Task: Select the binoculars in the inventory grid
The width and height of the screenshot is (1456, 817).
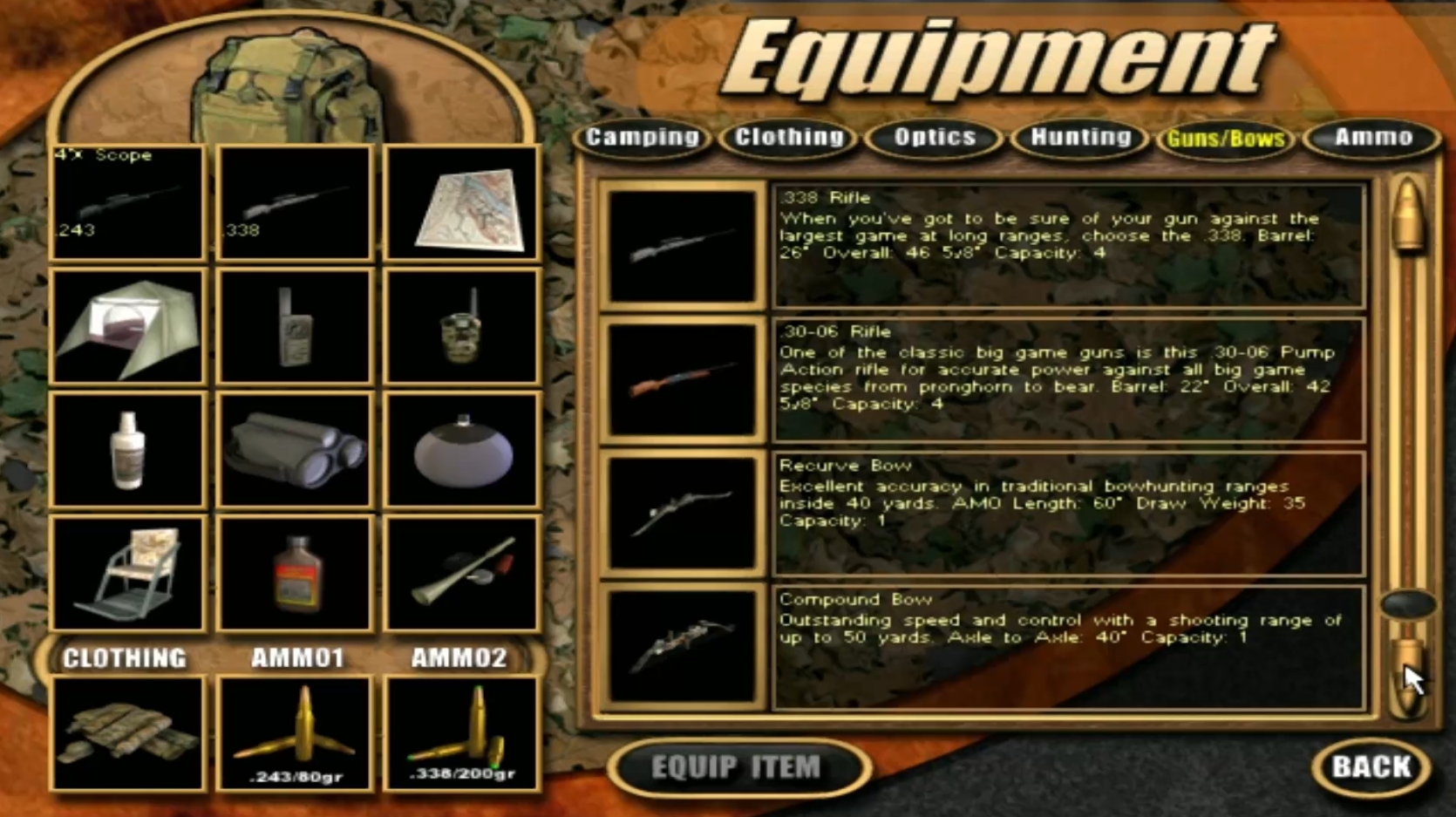Action: [296, 448]
